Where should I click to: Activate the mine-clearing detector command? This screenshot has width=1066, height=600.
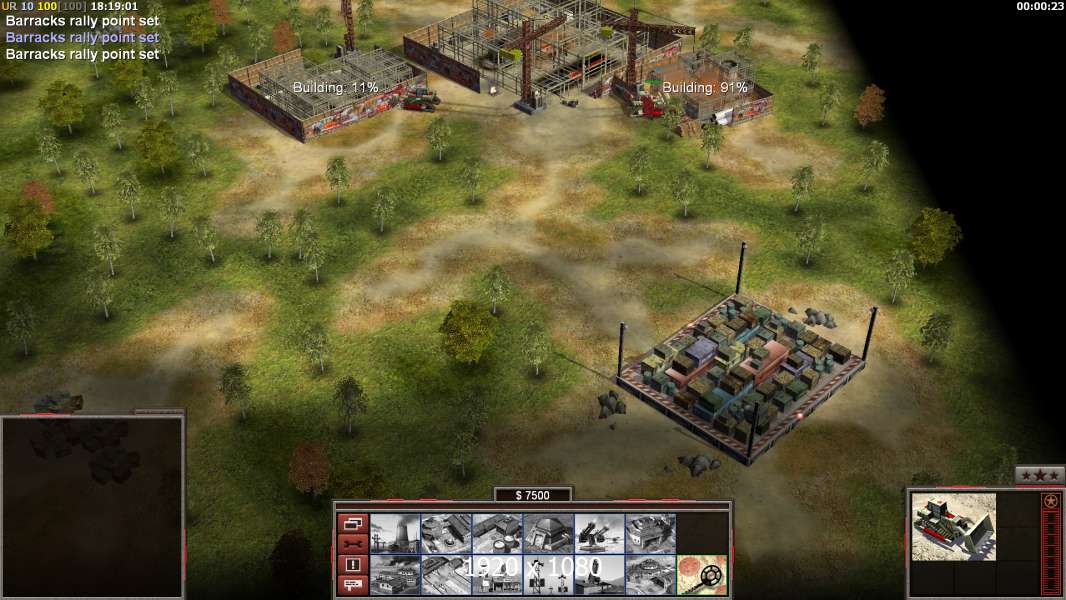tap(701, 574)
